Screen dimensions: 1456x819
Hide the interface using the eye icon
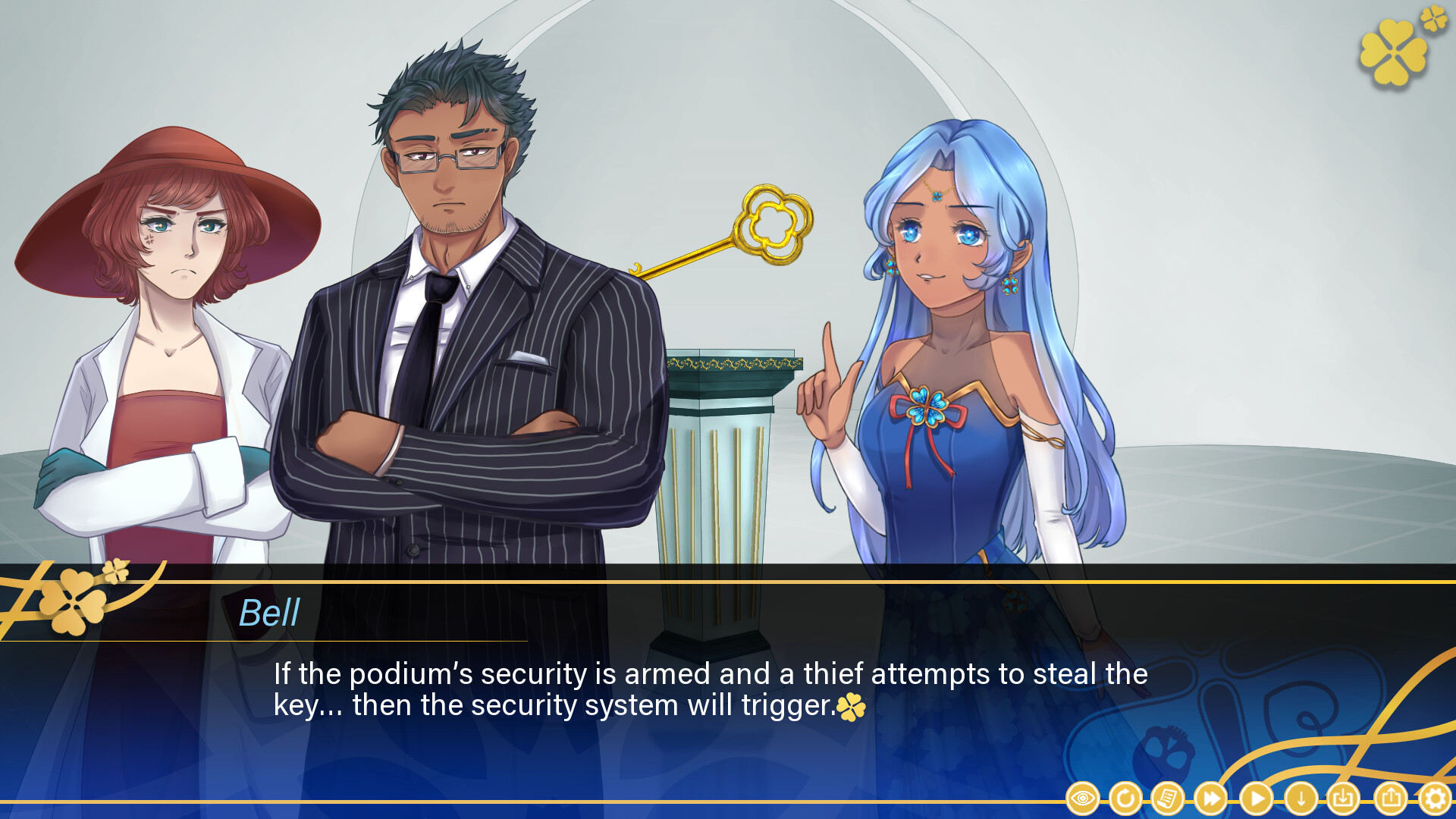click(x=1082, y=799)
